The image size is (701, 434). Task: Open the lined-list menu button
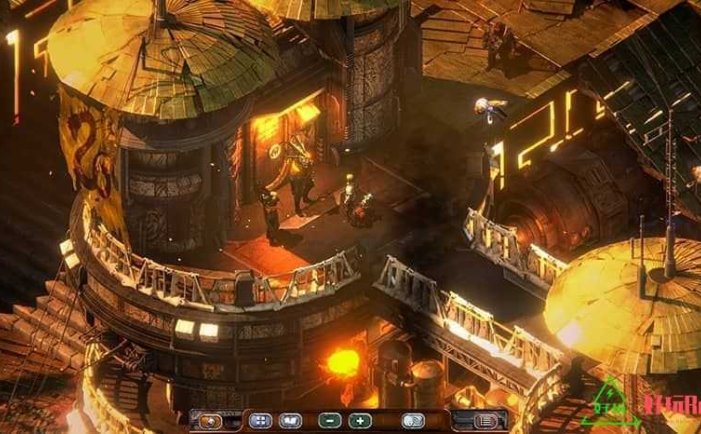(x=485, y=421)
